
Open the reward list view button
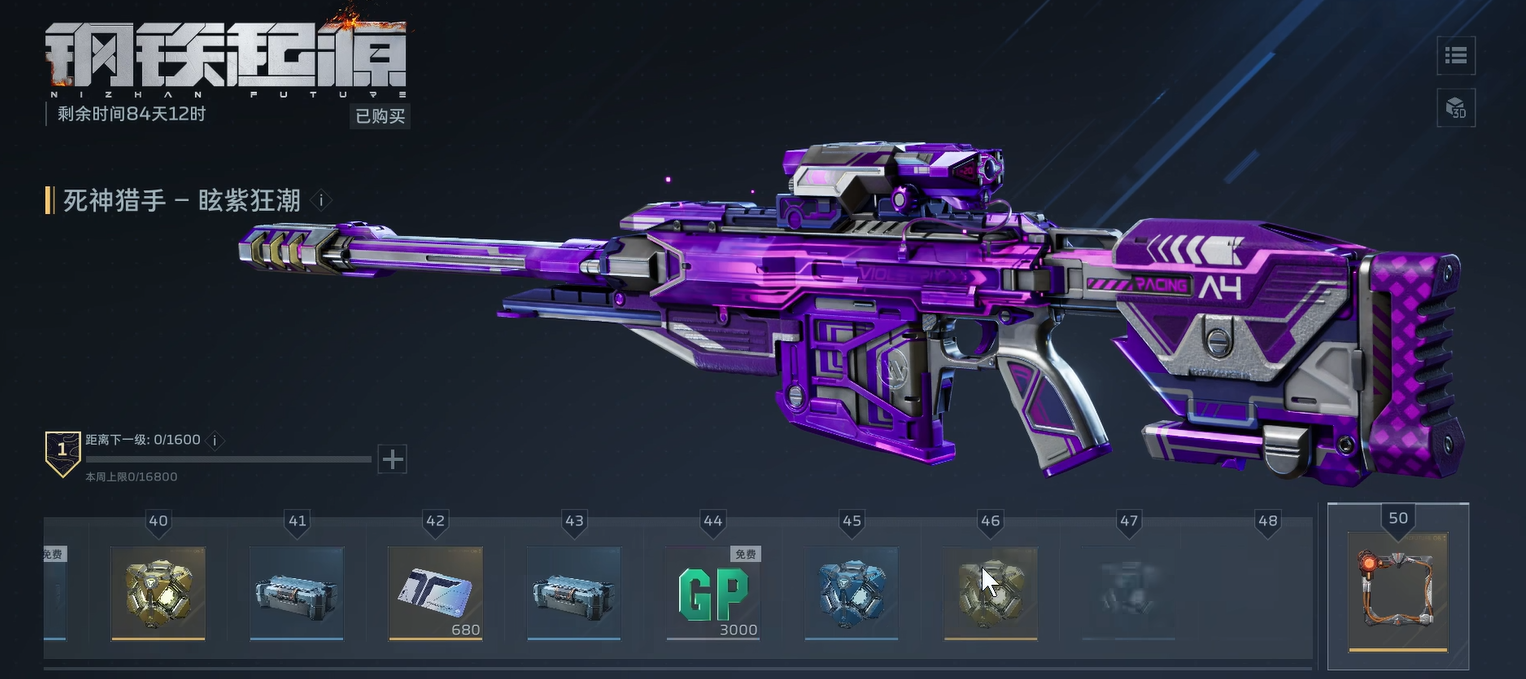(x=1456, y=56)
